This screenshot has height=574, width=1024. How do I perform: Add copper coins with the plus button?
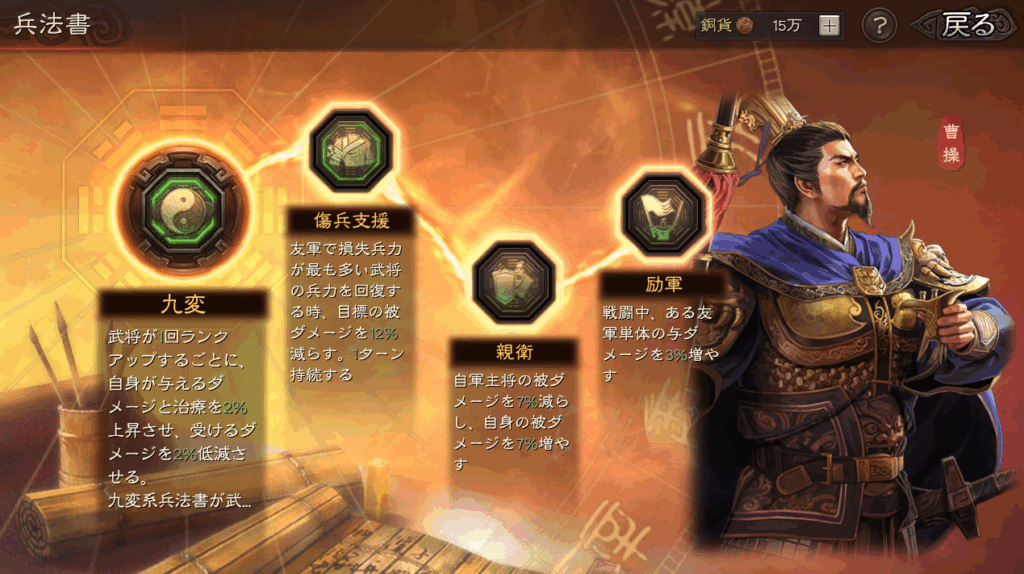829,26
